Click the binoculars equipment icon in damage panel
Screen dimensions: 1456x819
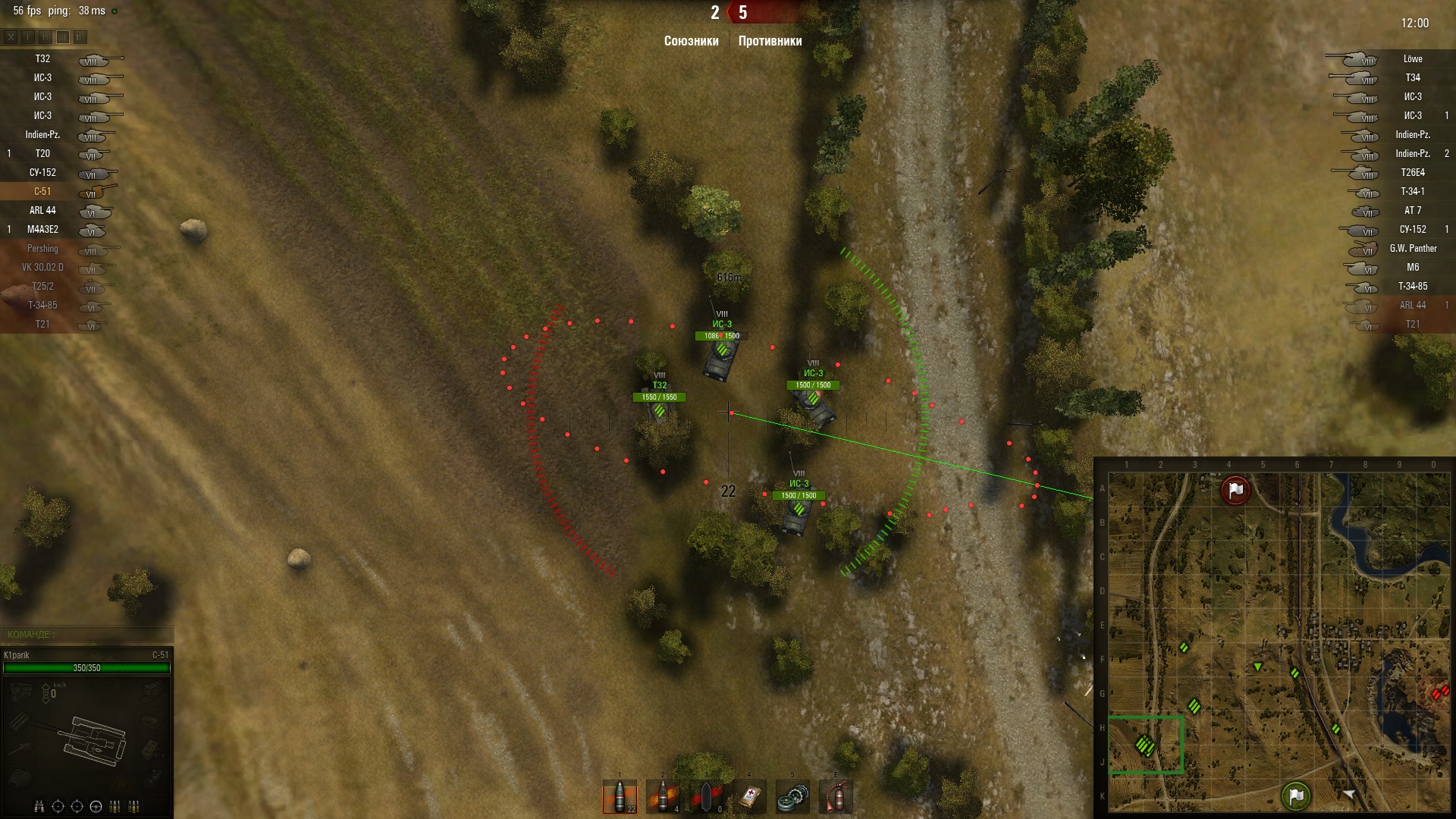39,806
